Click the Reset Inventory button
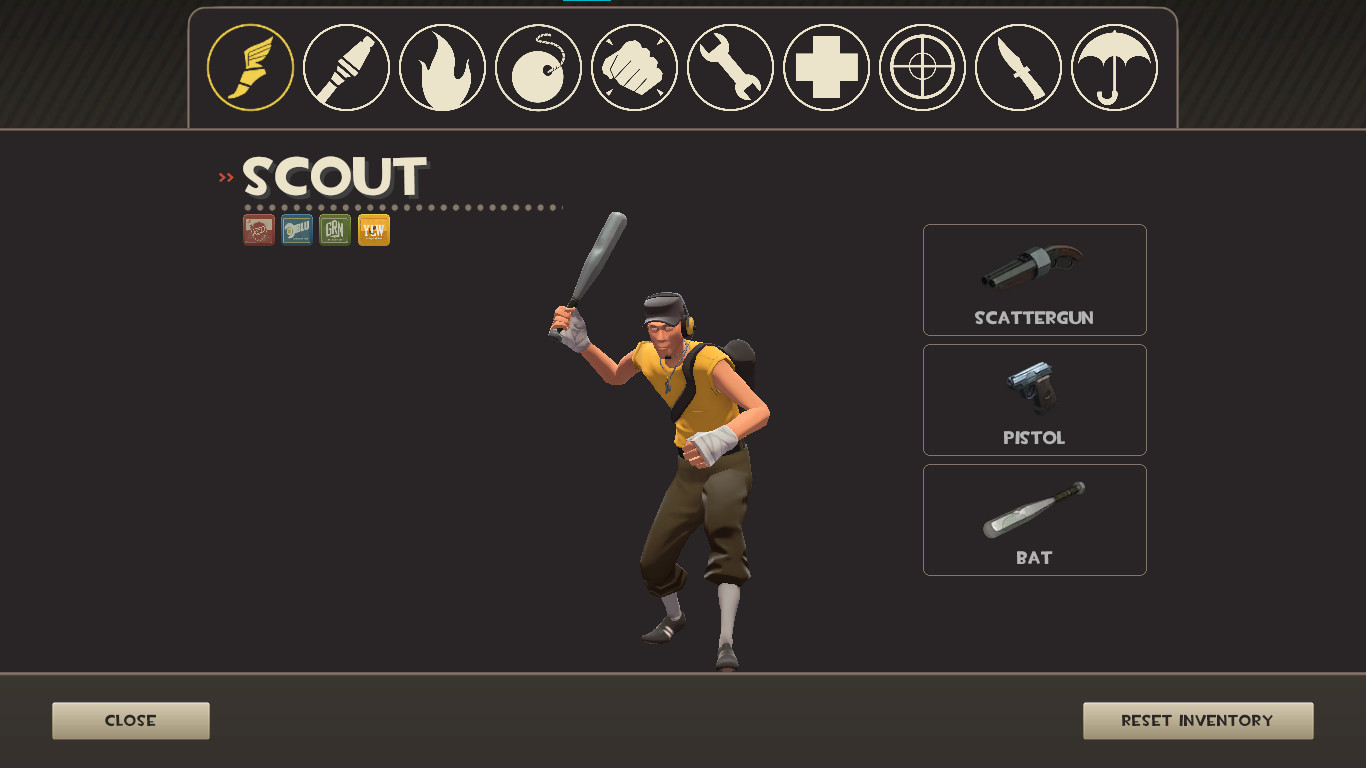Image resolution: width=1366 pixels, height=768 pixels. tap(1197, 720)
